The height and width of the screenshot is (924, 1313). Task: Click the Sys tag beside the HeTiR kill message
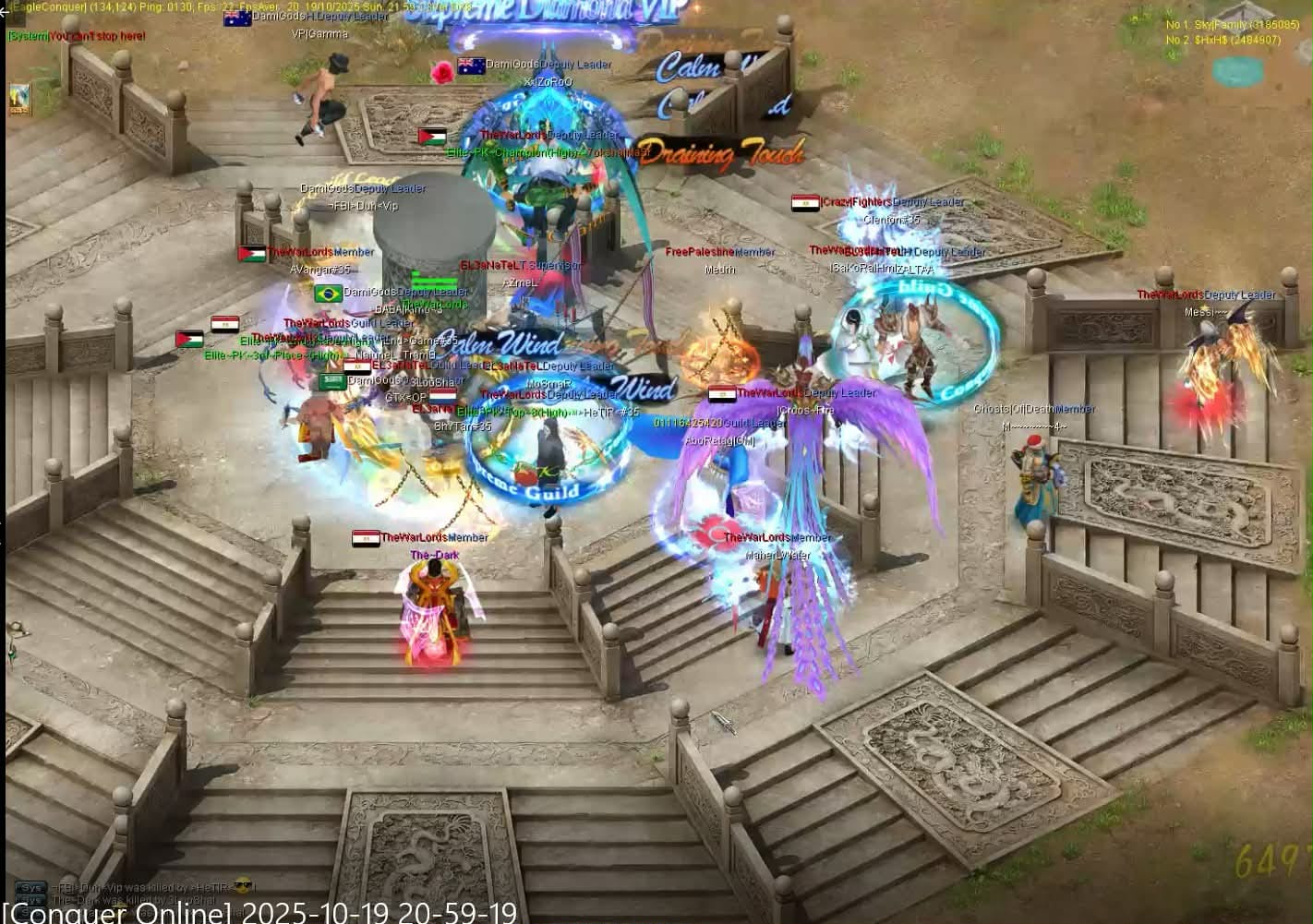point(30,887)
